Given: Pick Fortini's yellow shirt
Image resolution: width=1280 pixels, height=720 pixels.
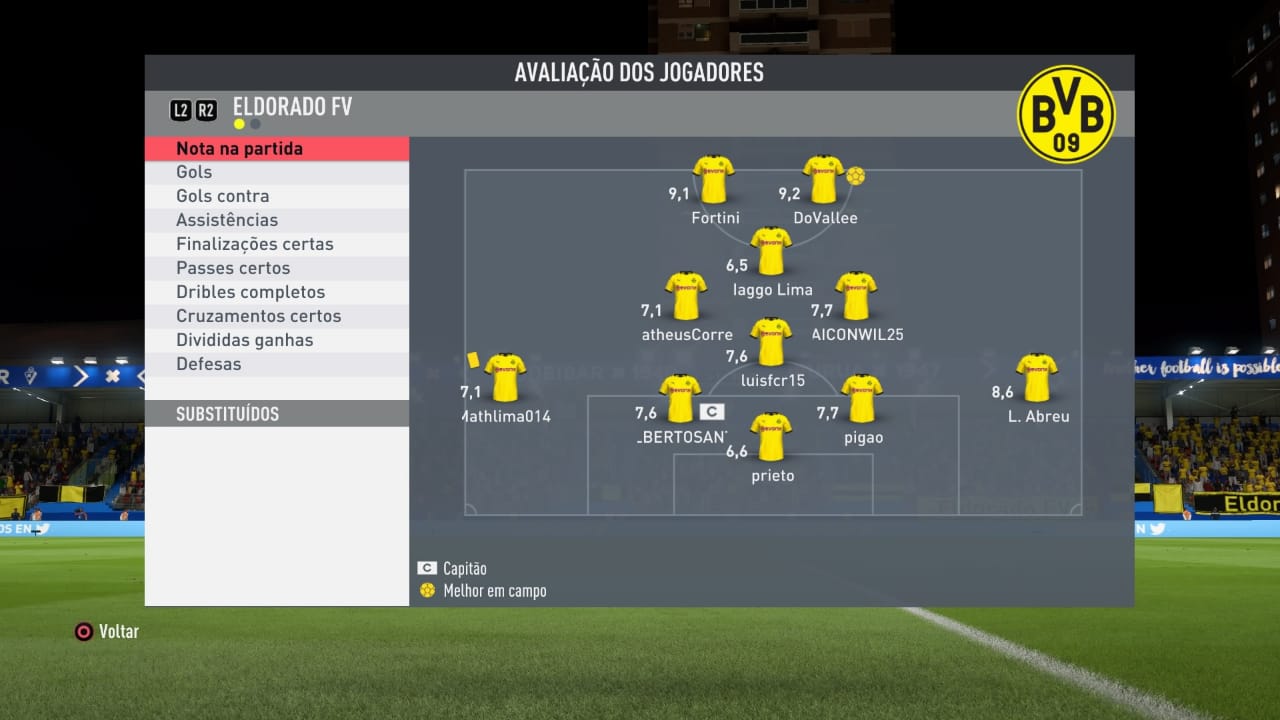Looking at the screenshot, I should [714, 180].
